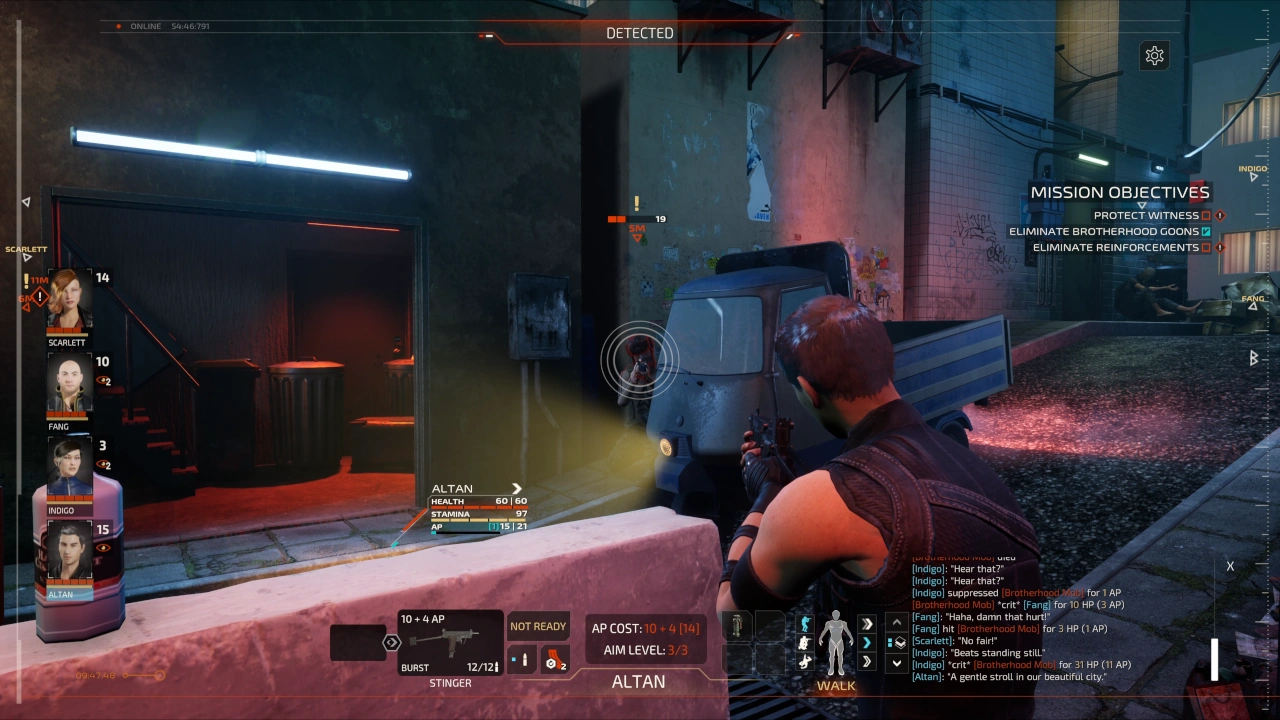
Task: Toggle the standing stance on
Action: tap(804, 624)
